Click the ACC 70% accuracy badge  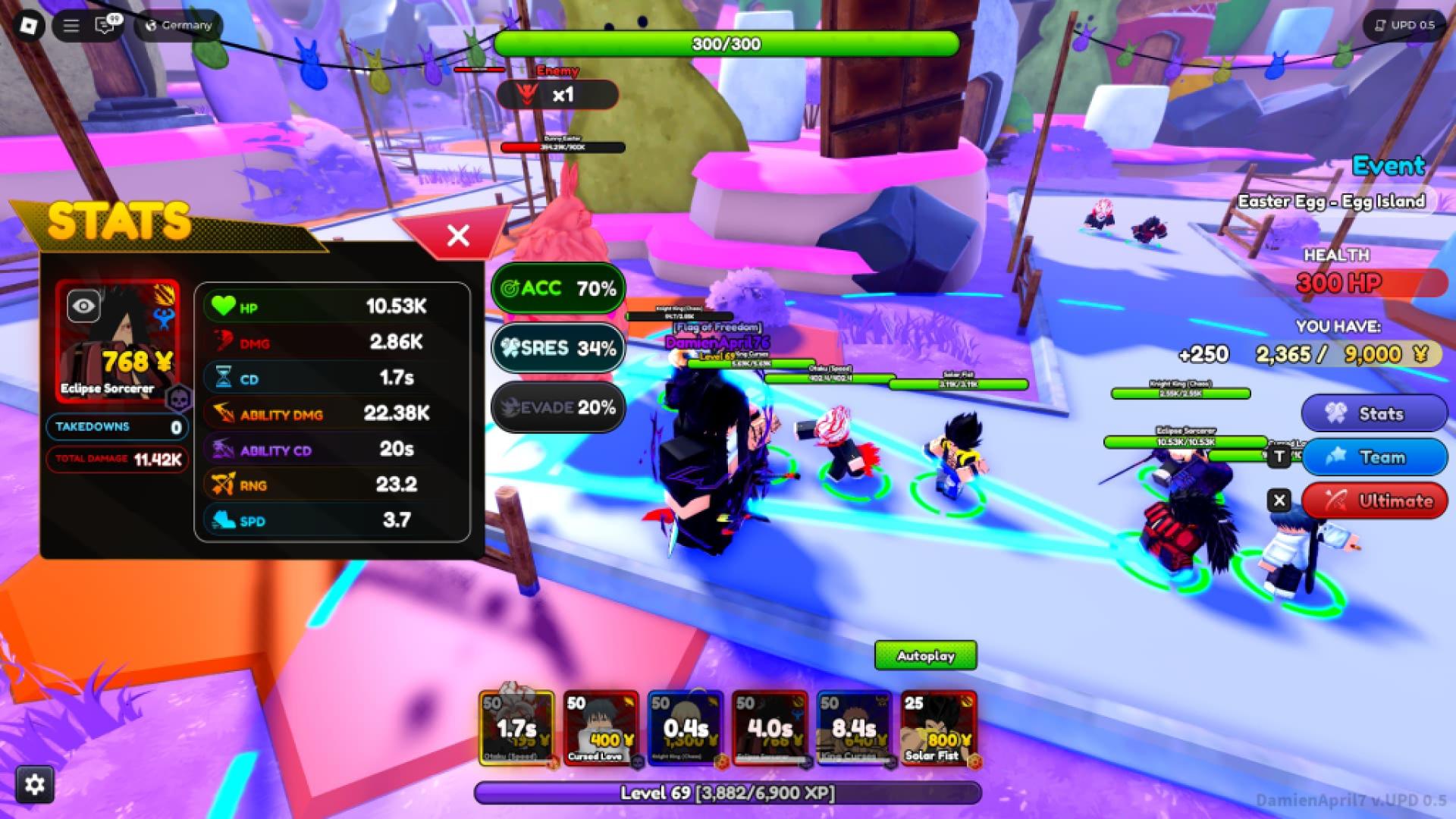click(x=557, y=288)
